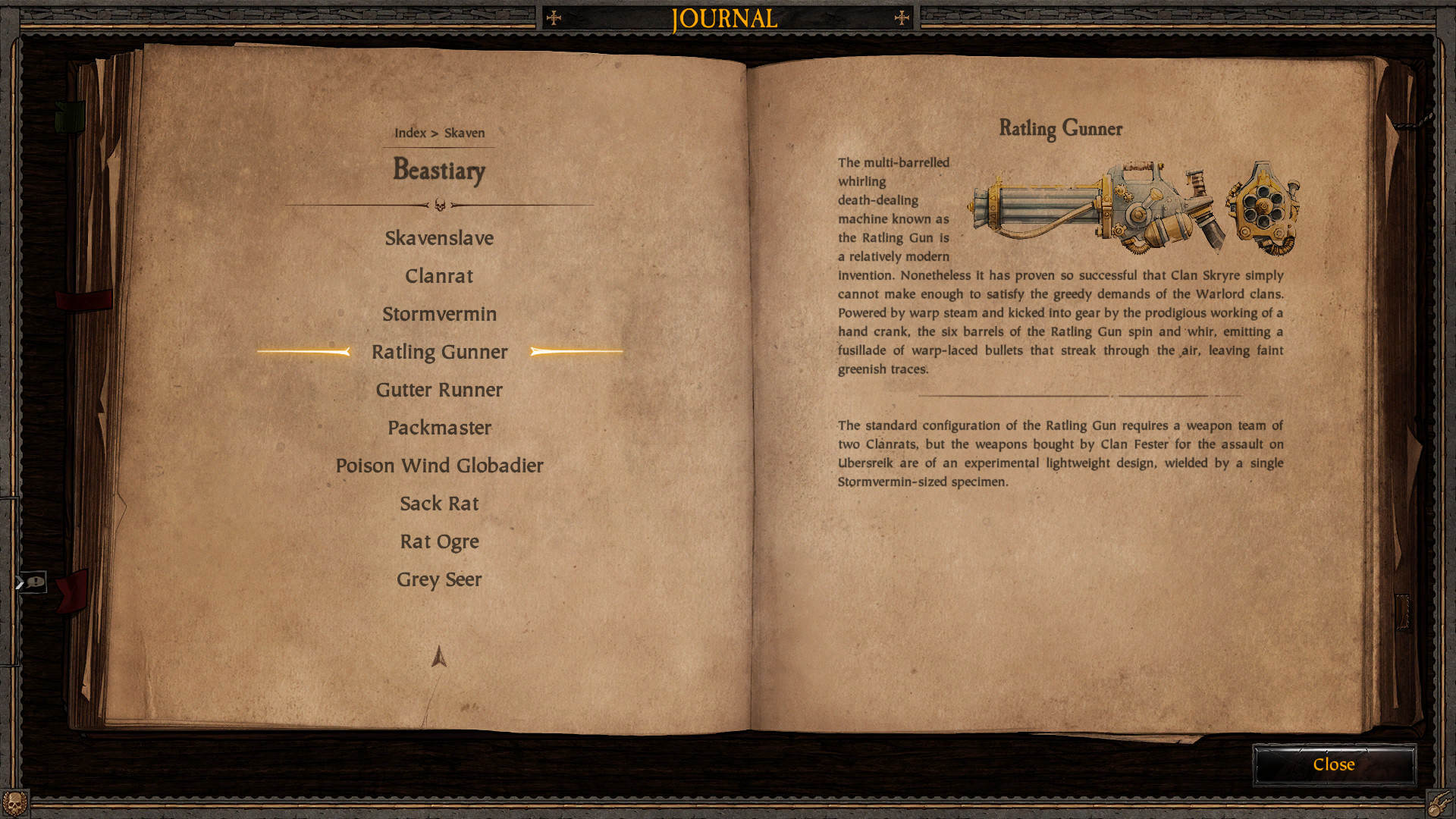Viewport: 1456px width, 819px height.
Task: Open the Skavenslave bestiary entry
Action: [x=439, y=238]
